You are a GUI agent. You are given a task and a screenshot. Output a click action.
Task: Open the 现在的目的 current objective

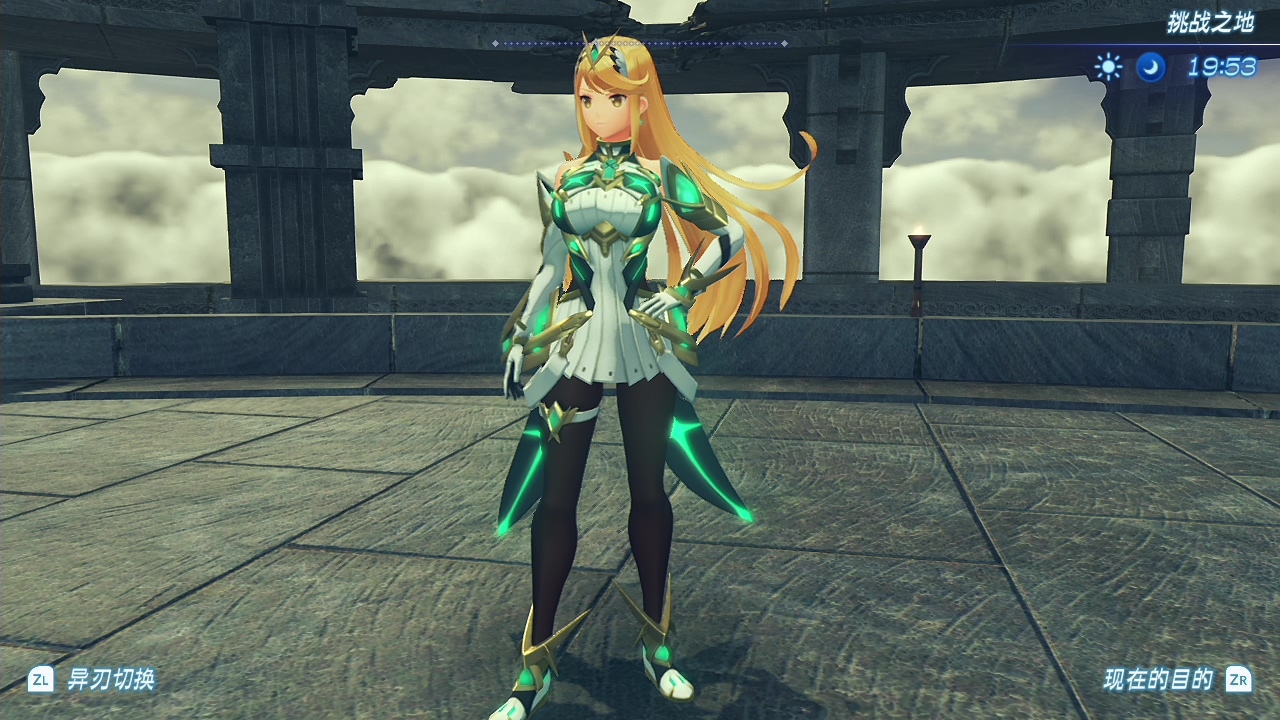[x=1158, y=681]
